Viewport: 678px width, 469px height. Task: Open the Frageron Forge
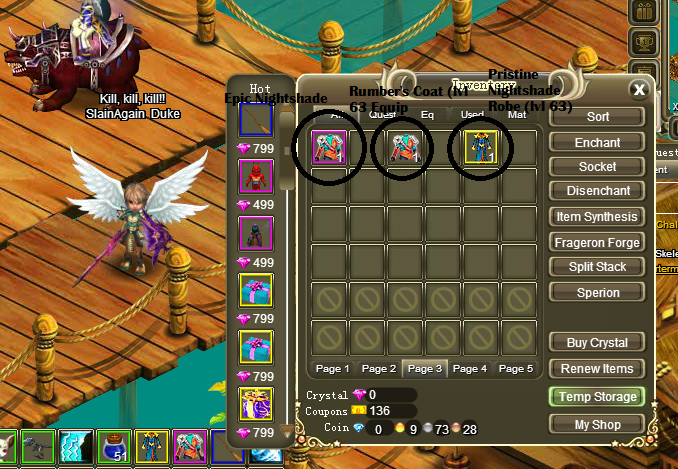(597, 242)
